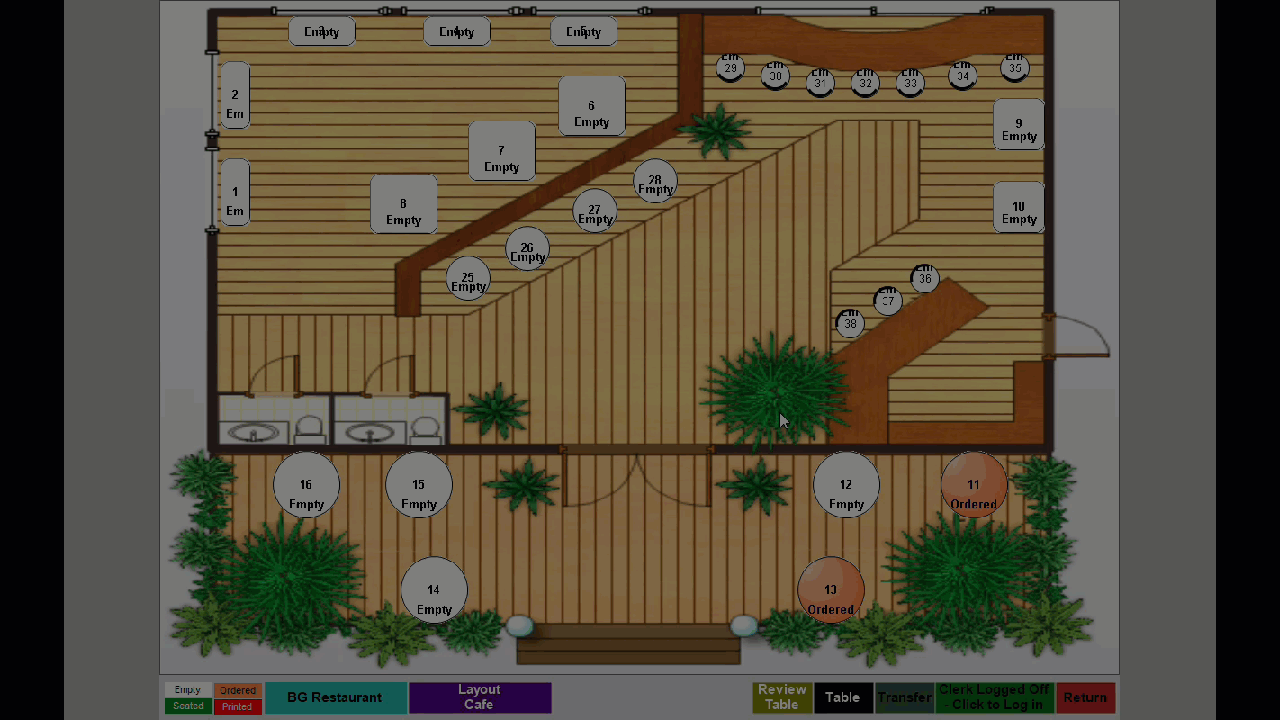Click Clerk Logged Off to log in
The height and width of the screenshot is (720, 1280).
(993, 697)
